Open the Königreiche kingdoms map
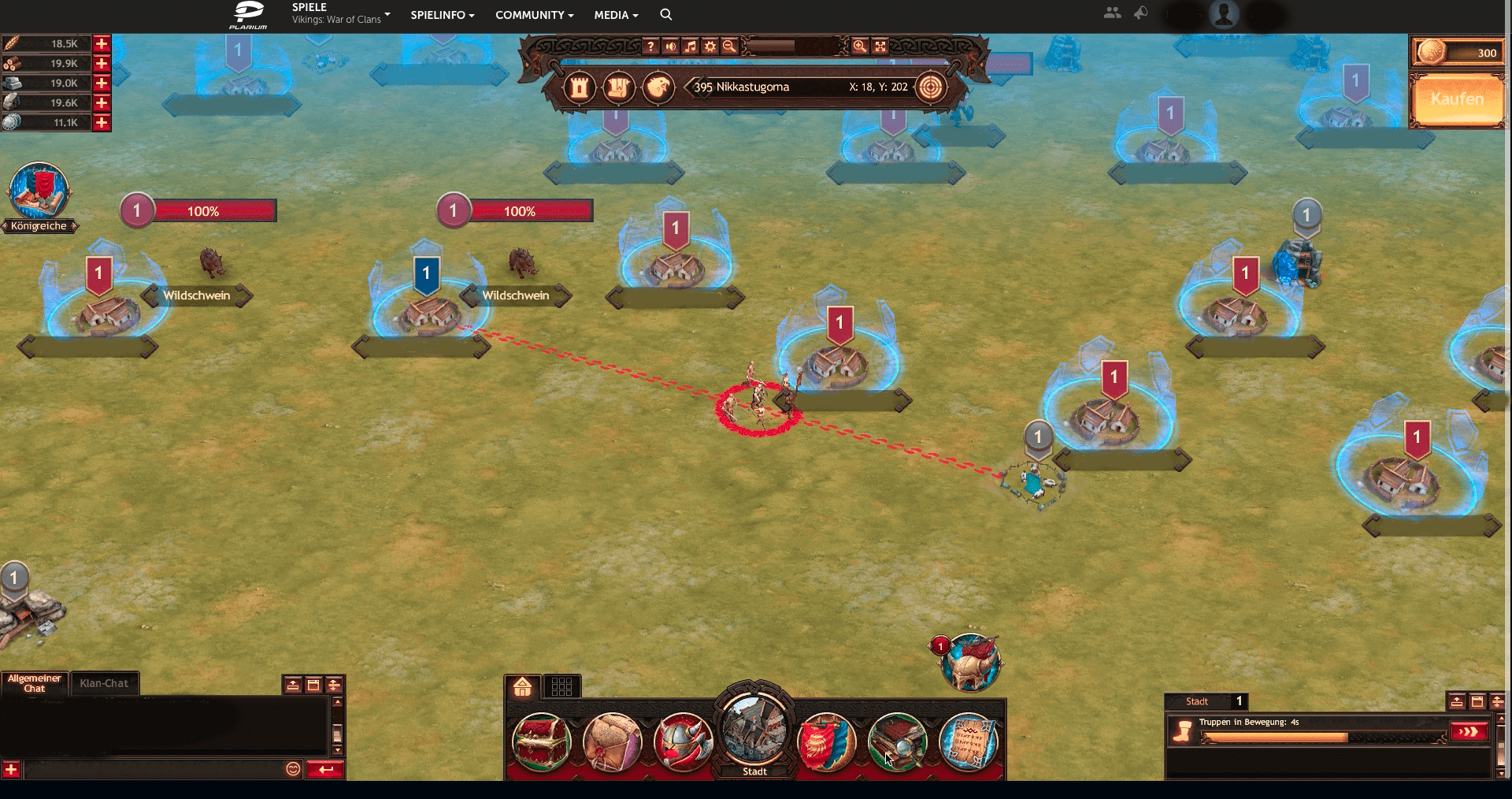 pyautogui.click(x=39, y=197)
